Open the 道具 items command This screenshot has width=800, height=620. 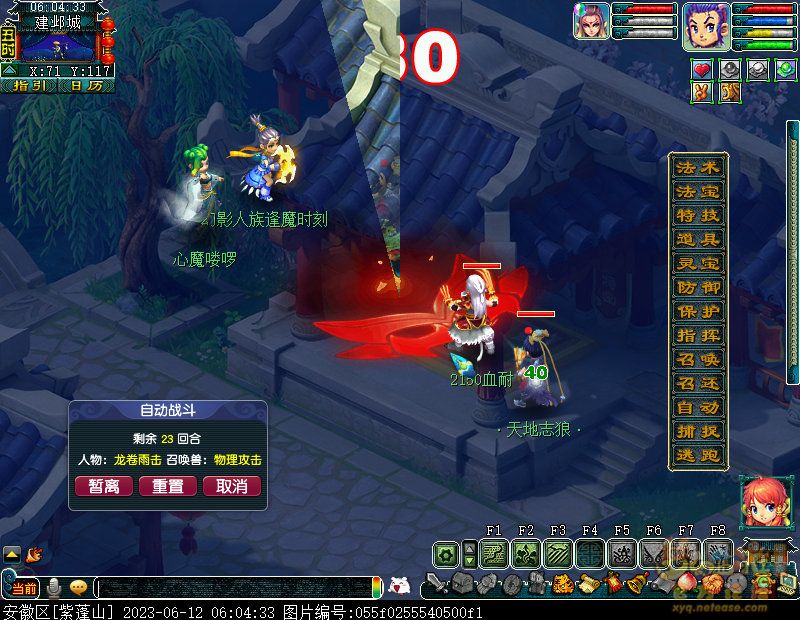click(697, 240)
